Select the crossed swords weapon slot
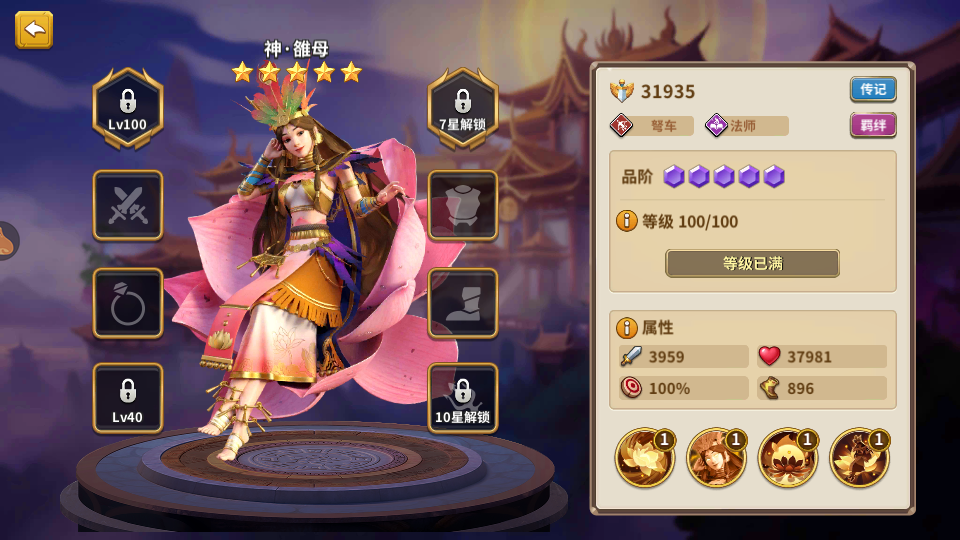Viewport: 960px width, 540px height. [128, 205]
